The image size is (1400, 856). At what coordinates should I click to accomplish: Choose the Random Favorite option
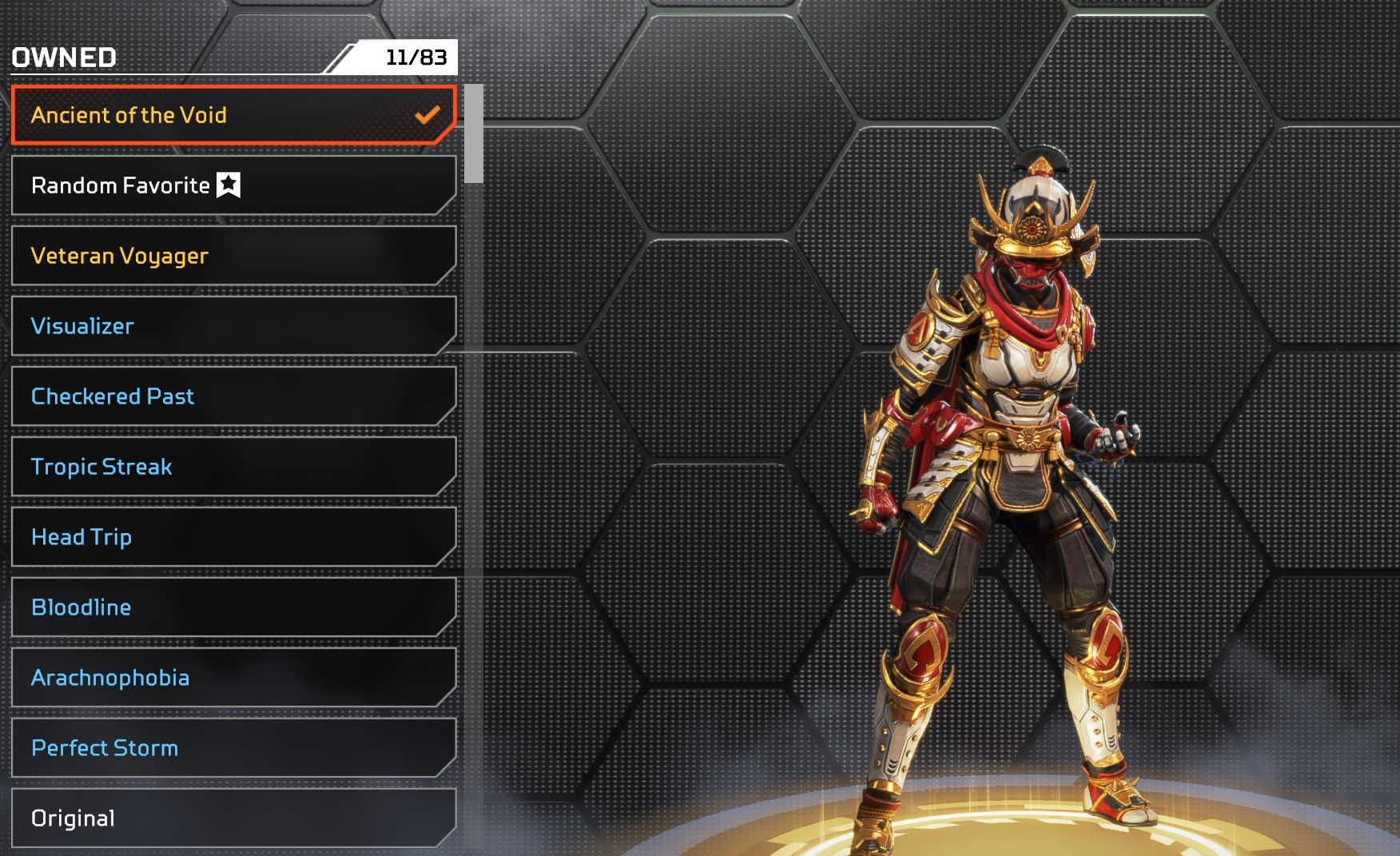click(232, 185)
